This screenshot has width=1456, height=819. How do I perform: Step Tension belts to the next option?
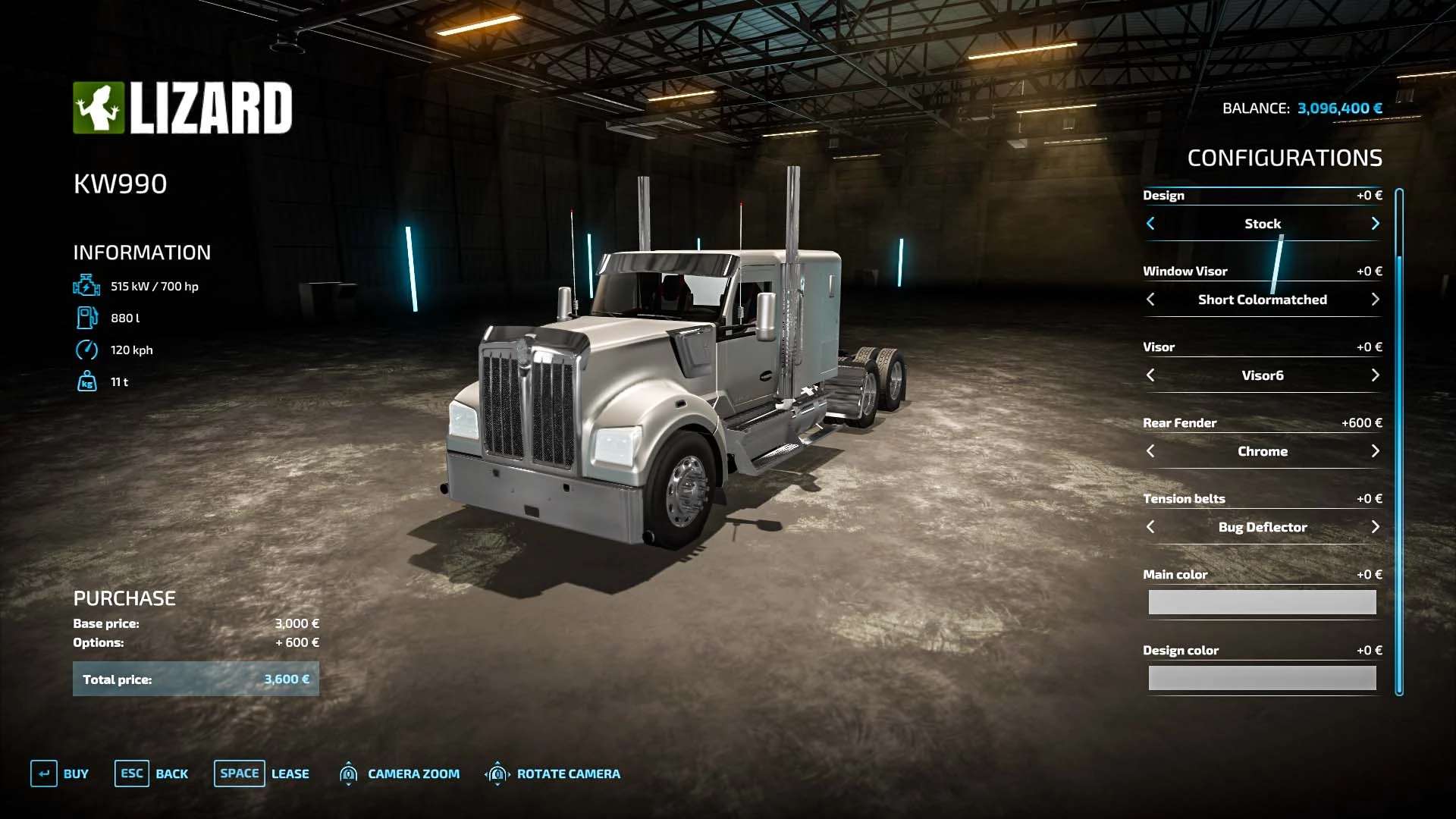coord(1375,527)
